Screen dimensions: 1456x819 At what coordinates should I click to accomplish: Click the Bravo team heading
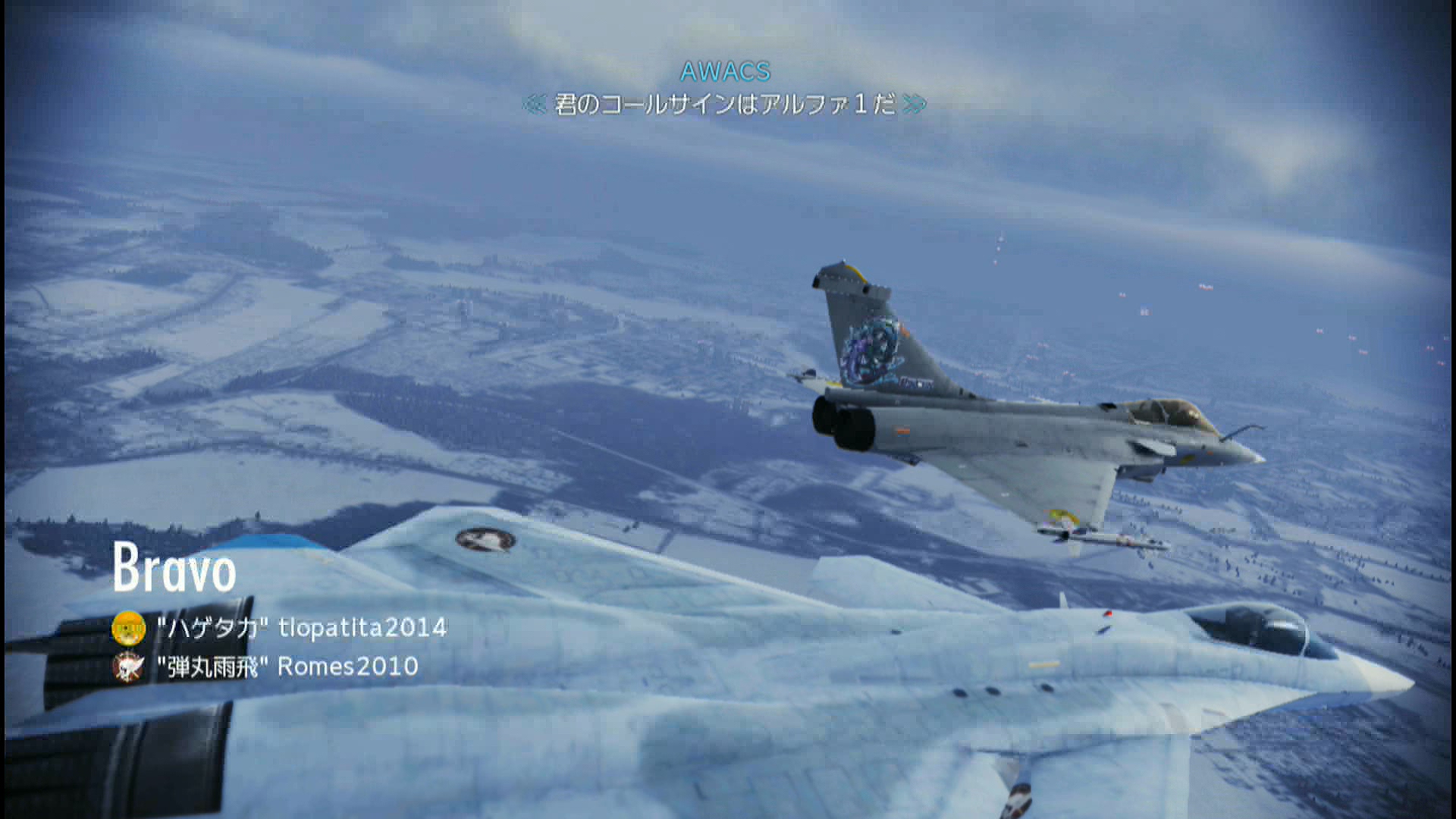point(174,569)
